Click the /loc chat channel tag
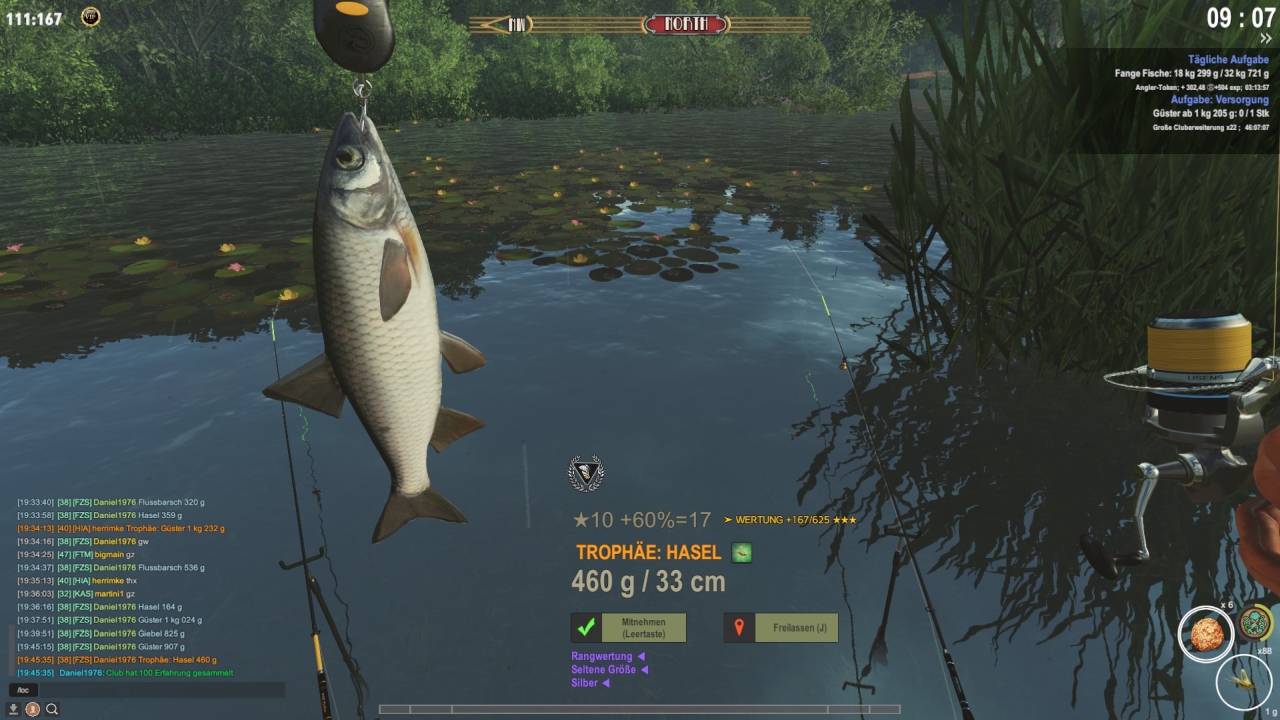The image size is (1280, 720). [x=21, y=690]
